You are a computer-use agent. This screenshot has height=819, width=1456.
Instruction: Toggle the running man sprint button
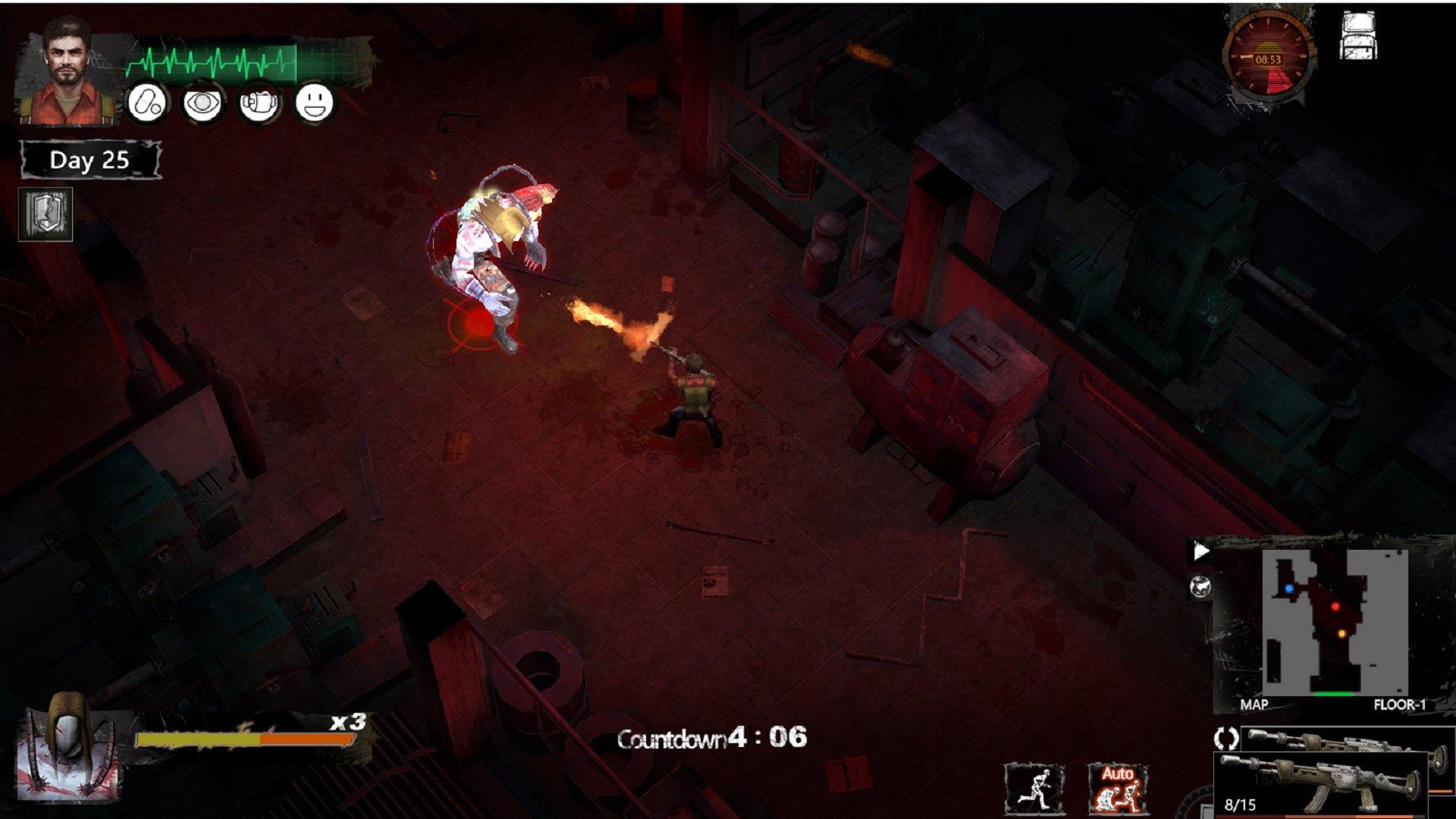click(1034, 789)
